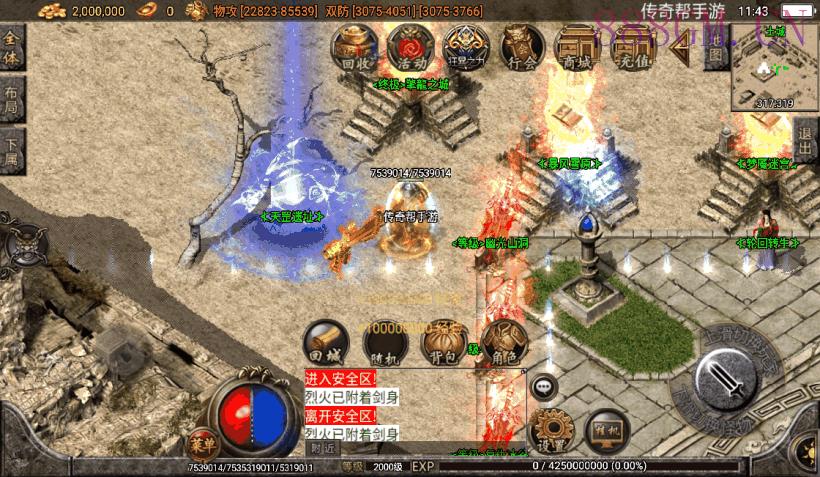
Task: Use the 随机 random teleport button
Action: point(385,342)
